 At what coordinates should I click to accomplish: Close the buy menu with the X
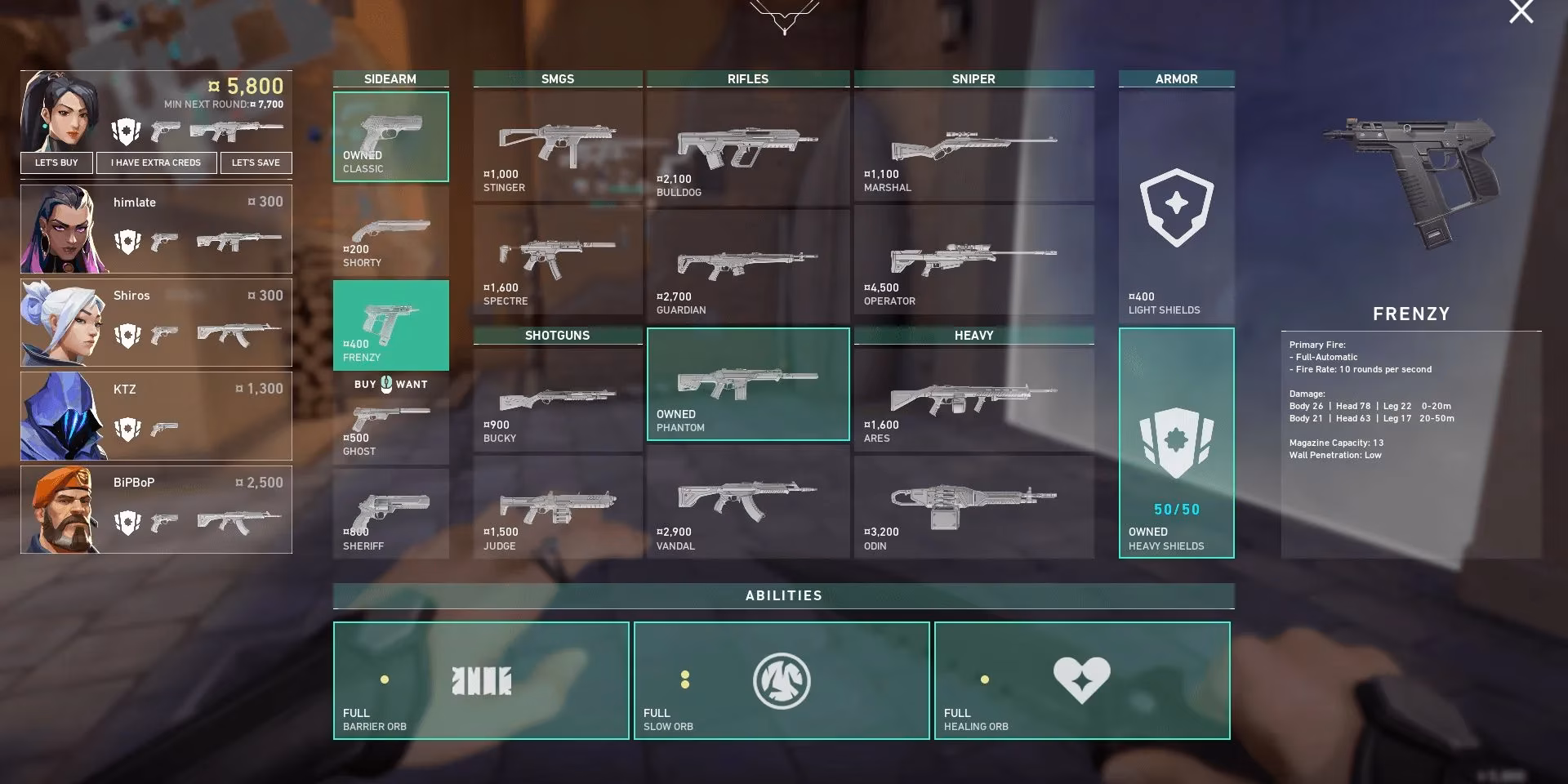1521,12
